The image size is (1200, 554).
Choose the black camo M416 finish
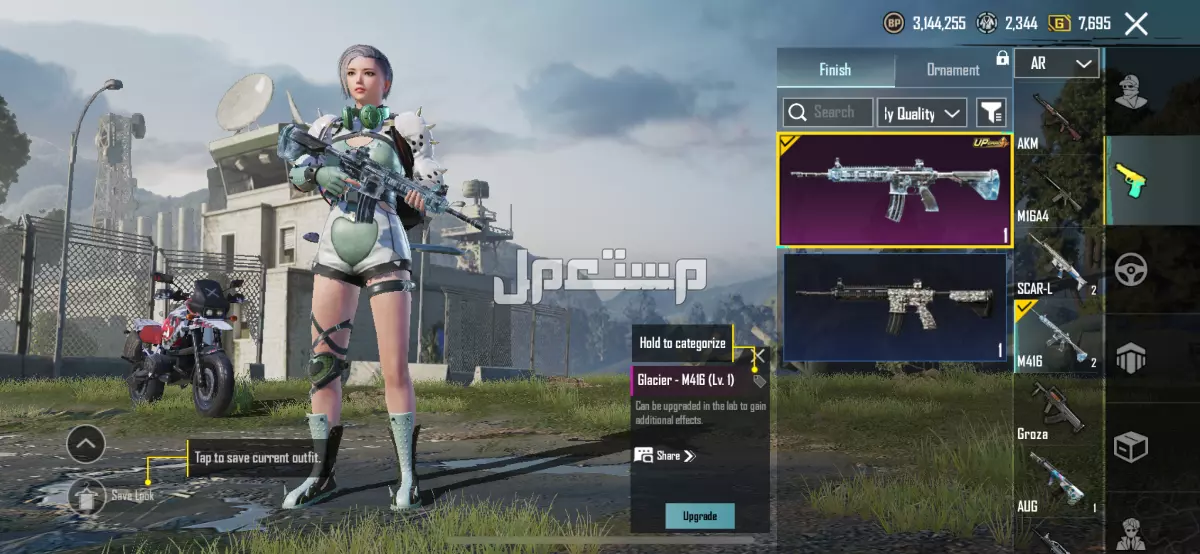[x=894, y=306]
